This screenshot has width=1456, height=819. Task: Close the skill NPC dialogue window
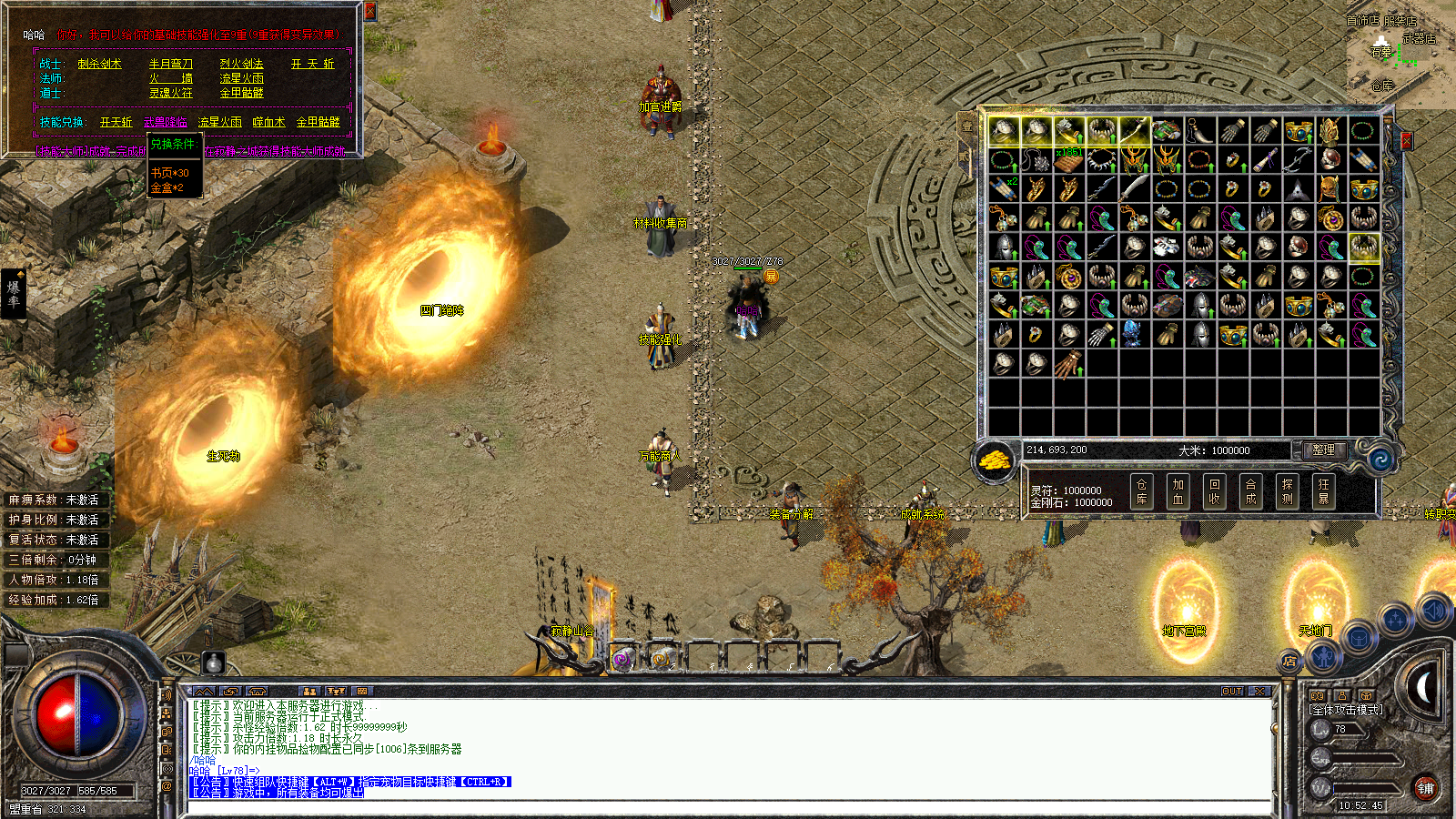(369, 11)
